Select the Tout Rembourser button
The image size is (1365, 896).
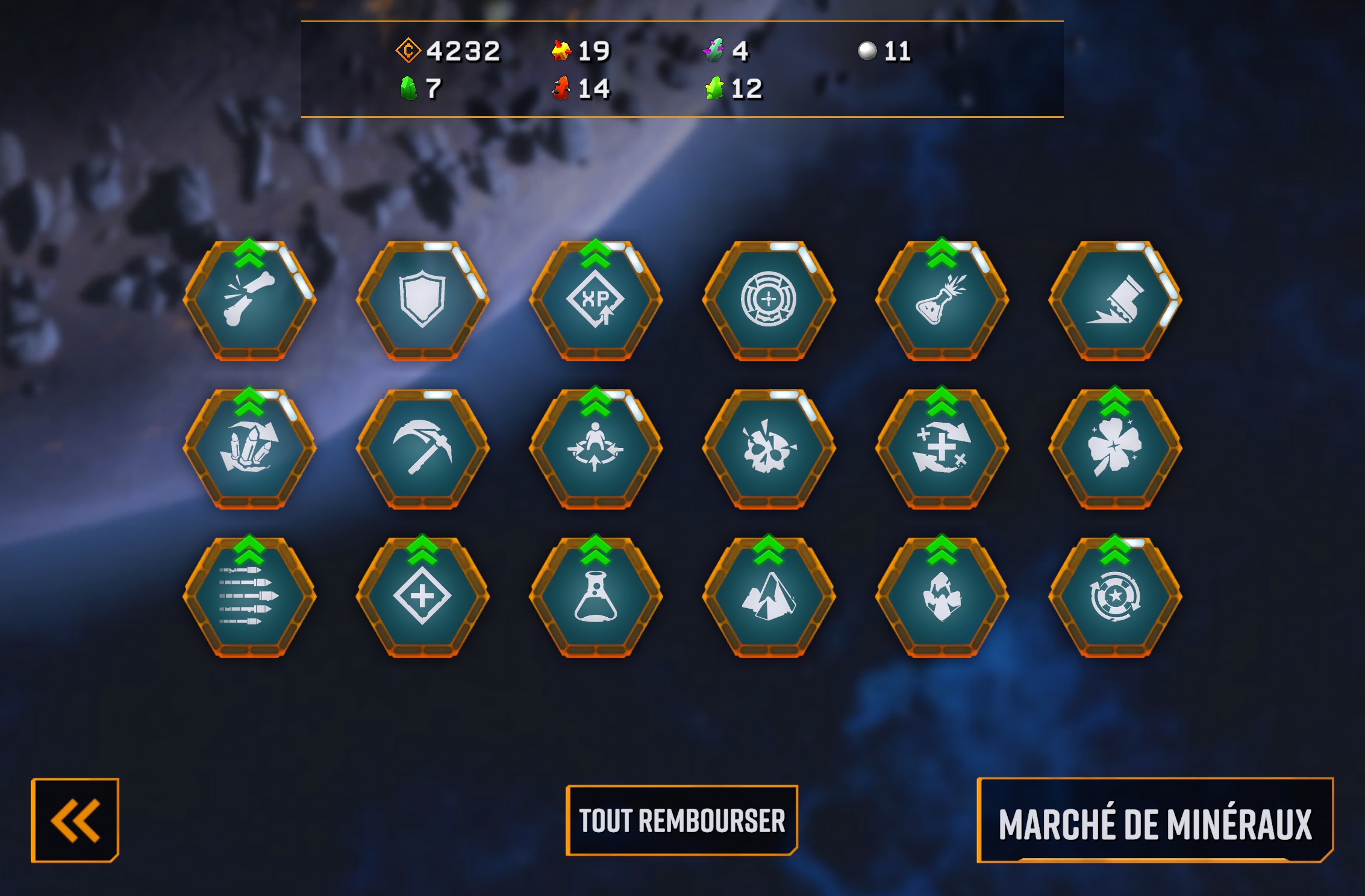682,821
